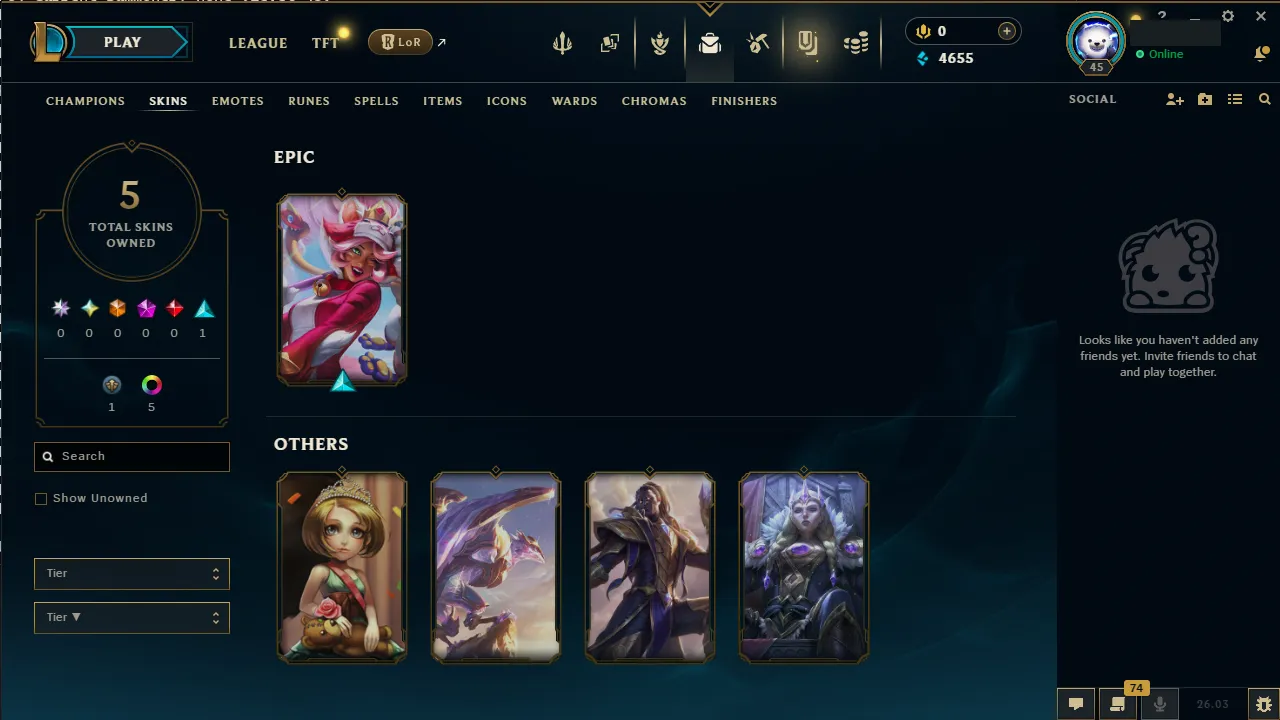
Task: Click the PLAY button
Action: pos(122,42)
